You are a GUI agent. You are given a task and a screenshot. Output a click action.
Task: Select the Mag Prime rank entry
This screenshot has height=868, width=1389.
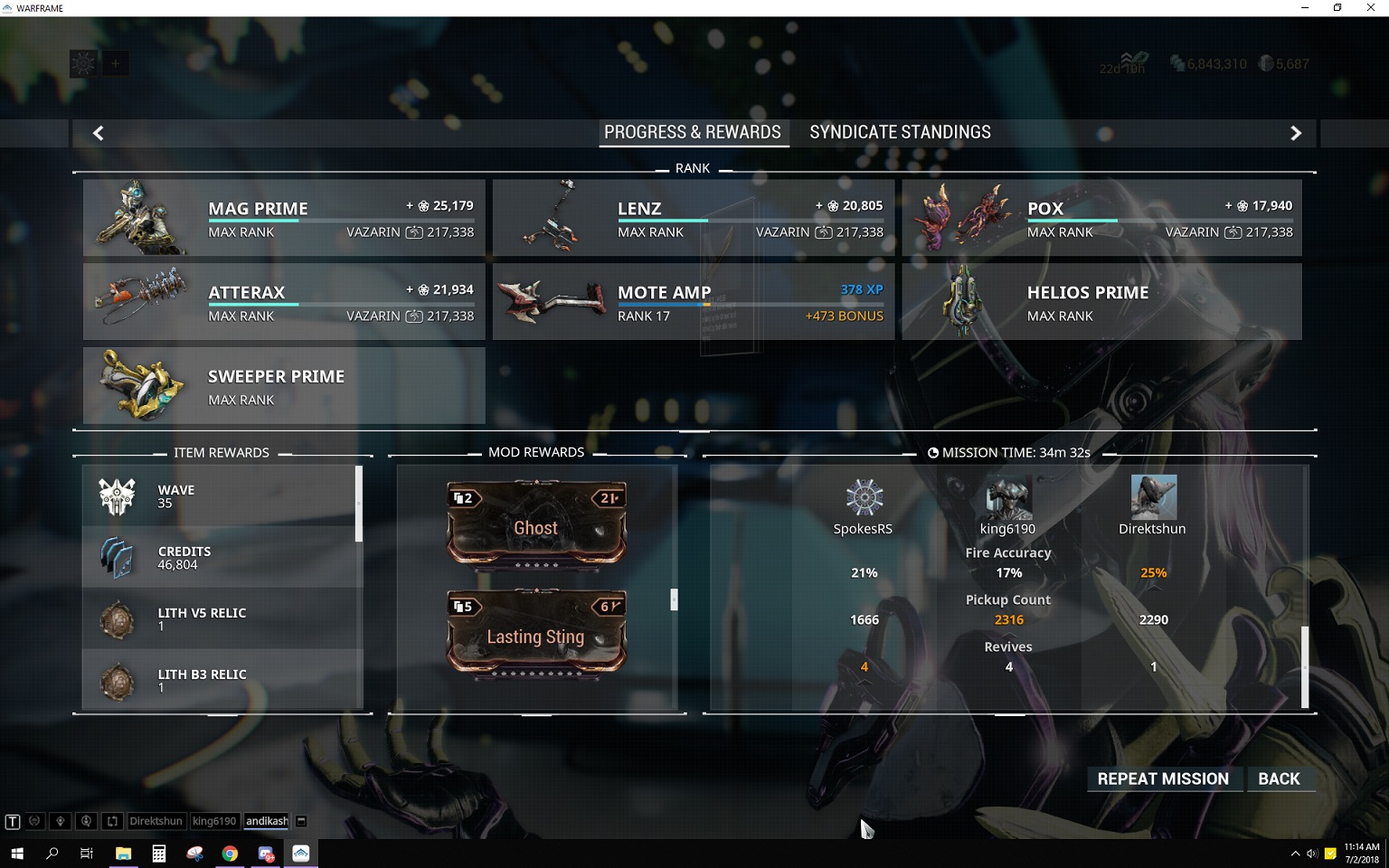pos(284,218)
